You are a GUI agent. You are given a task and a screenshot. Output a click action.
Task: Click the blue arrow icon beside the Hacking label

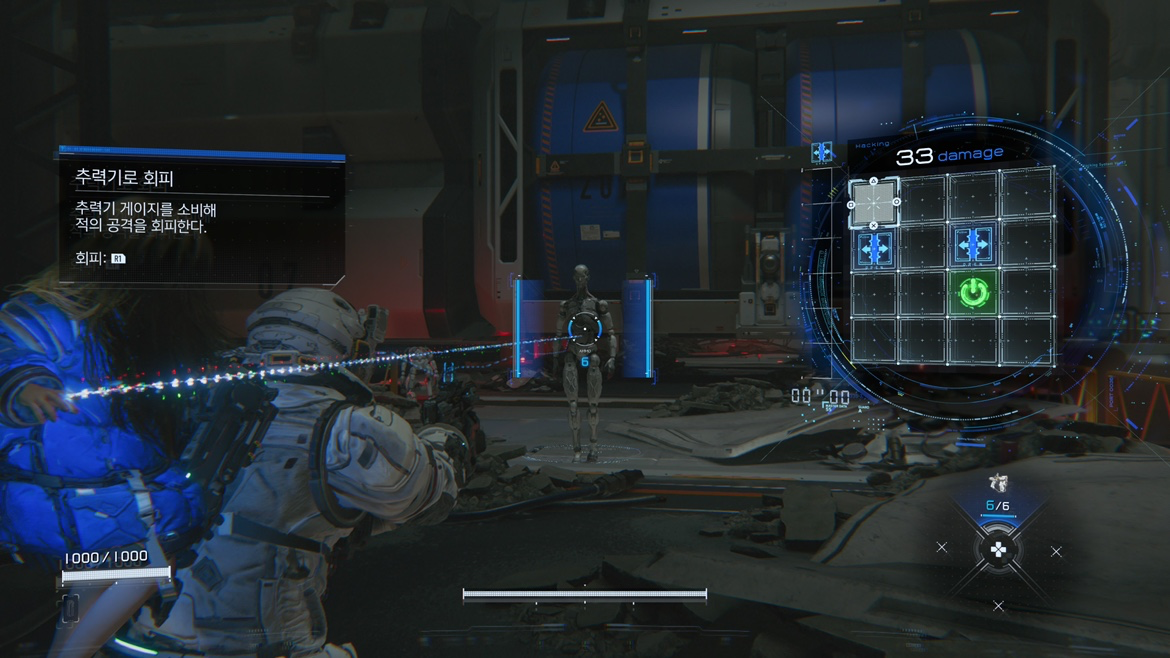(822, 152)
